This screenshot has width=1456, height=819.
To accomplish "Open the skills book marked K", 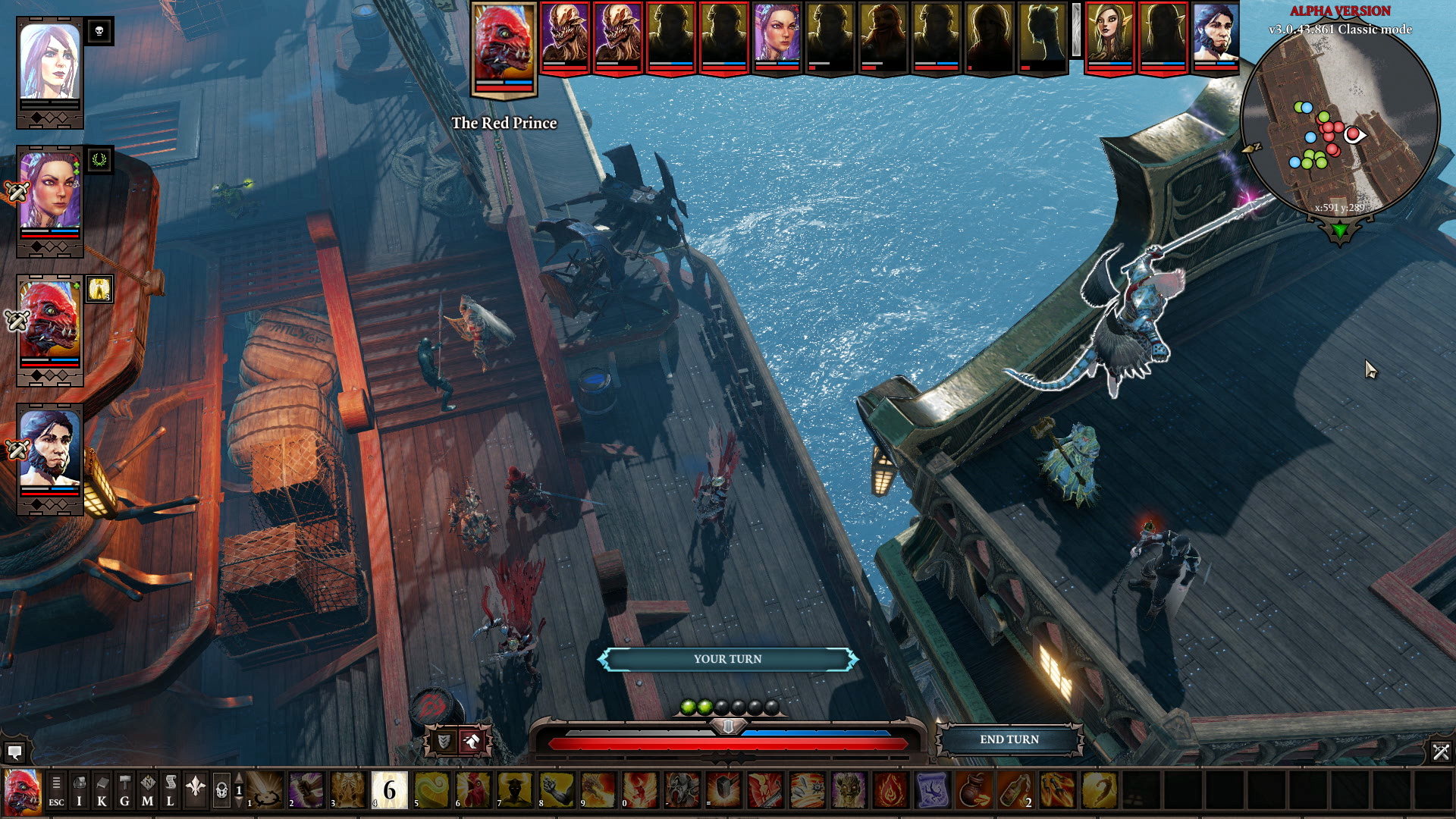I will (x=102, y=791).
